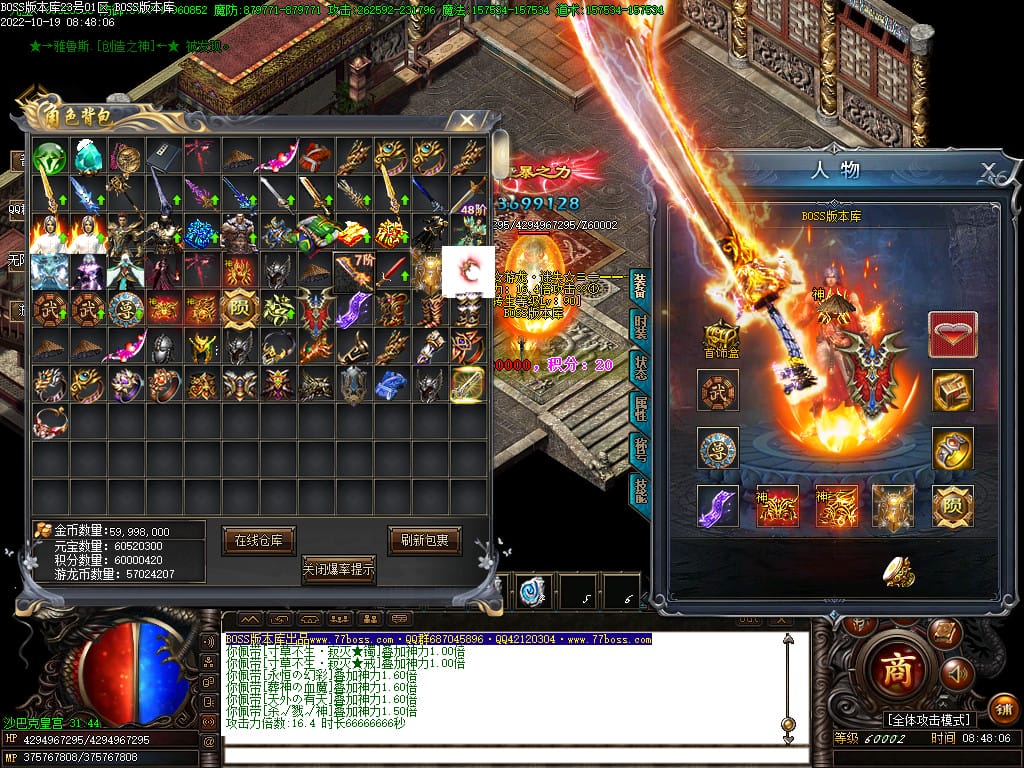Select the equipped 陨 medal slot

tap(952, 507)
